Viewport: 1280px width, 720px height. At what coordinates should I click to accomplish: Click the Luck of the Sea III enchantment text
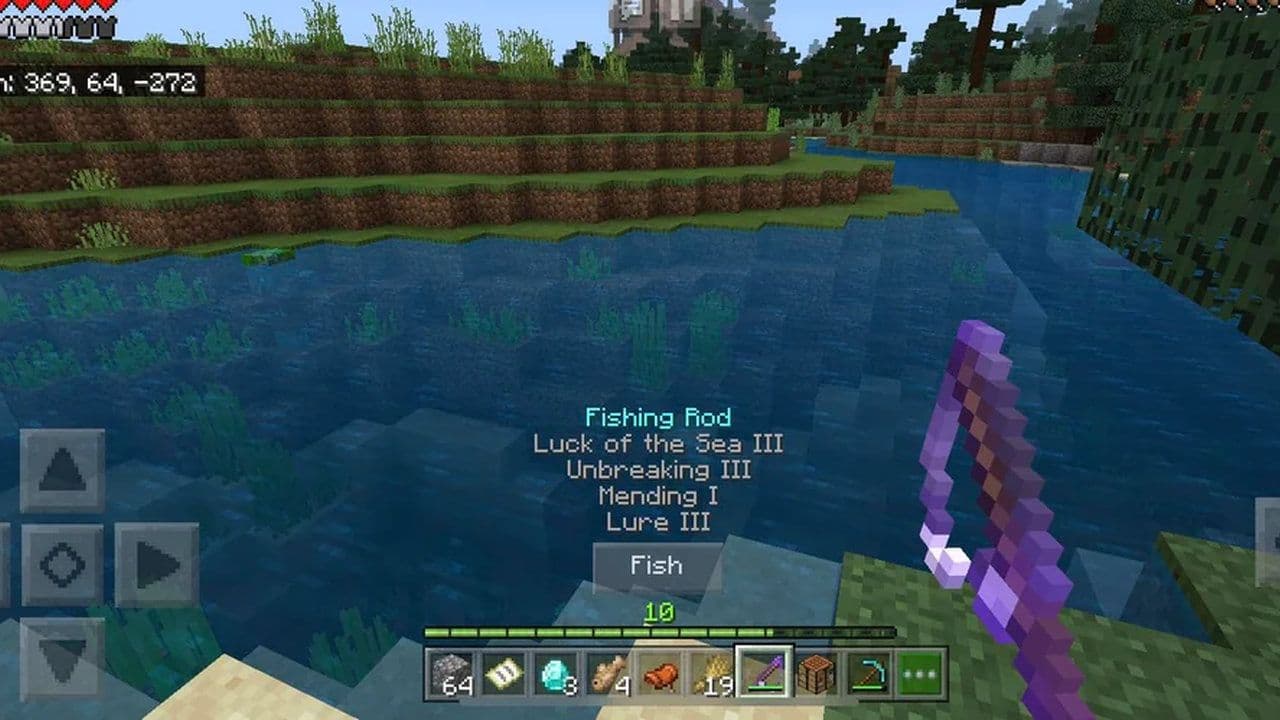[660, 444]
